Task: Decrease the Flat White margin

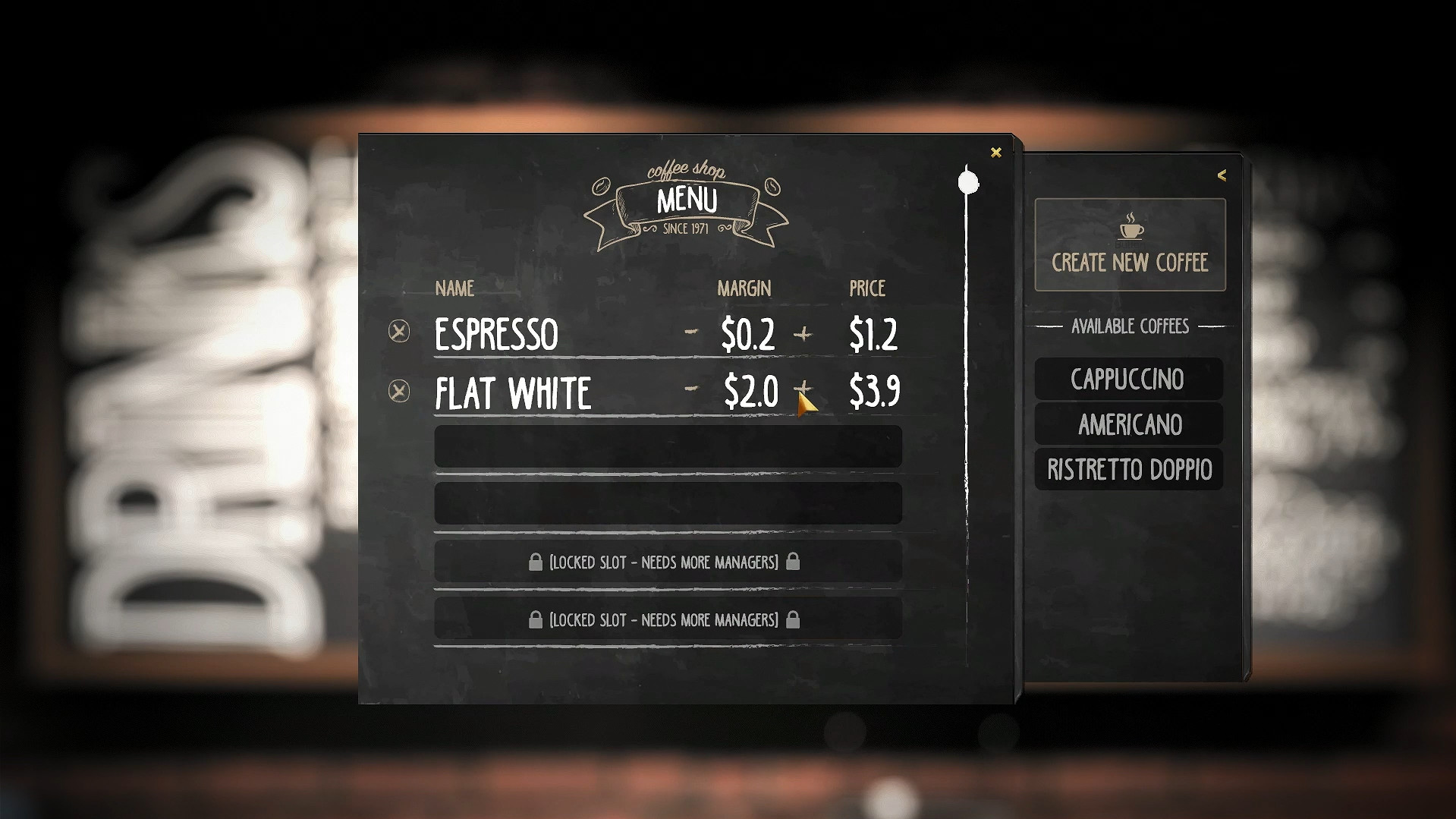Action: point(691,389)
